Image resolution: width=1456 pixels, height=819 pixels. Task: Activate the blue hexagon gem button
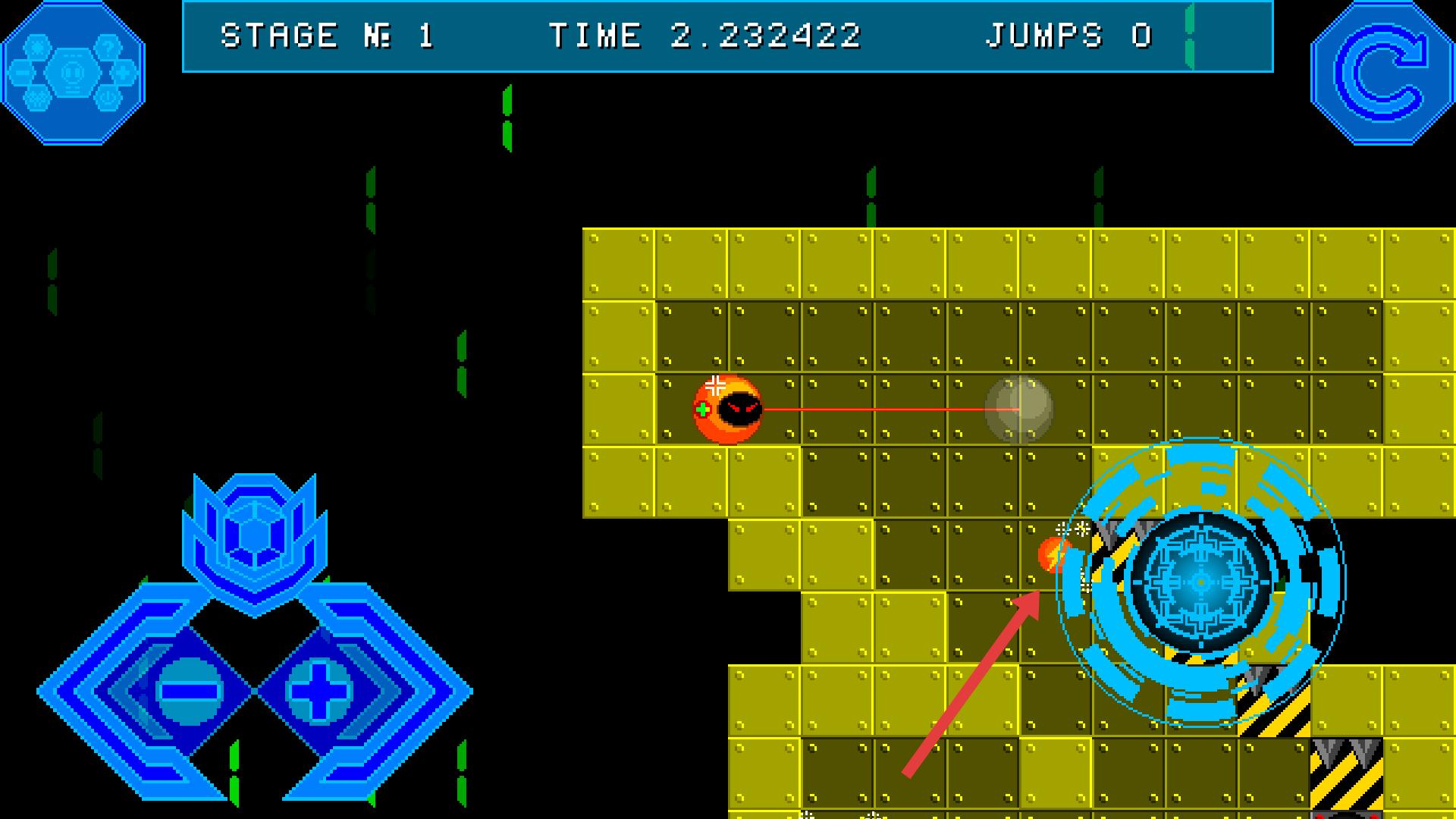pos(255,534)
